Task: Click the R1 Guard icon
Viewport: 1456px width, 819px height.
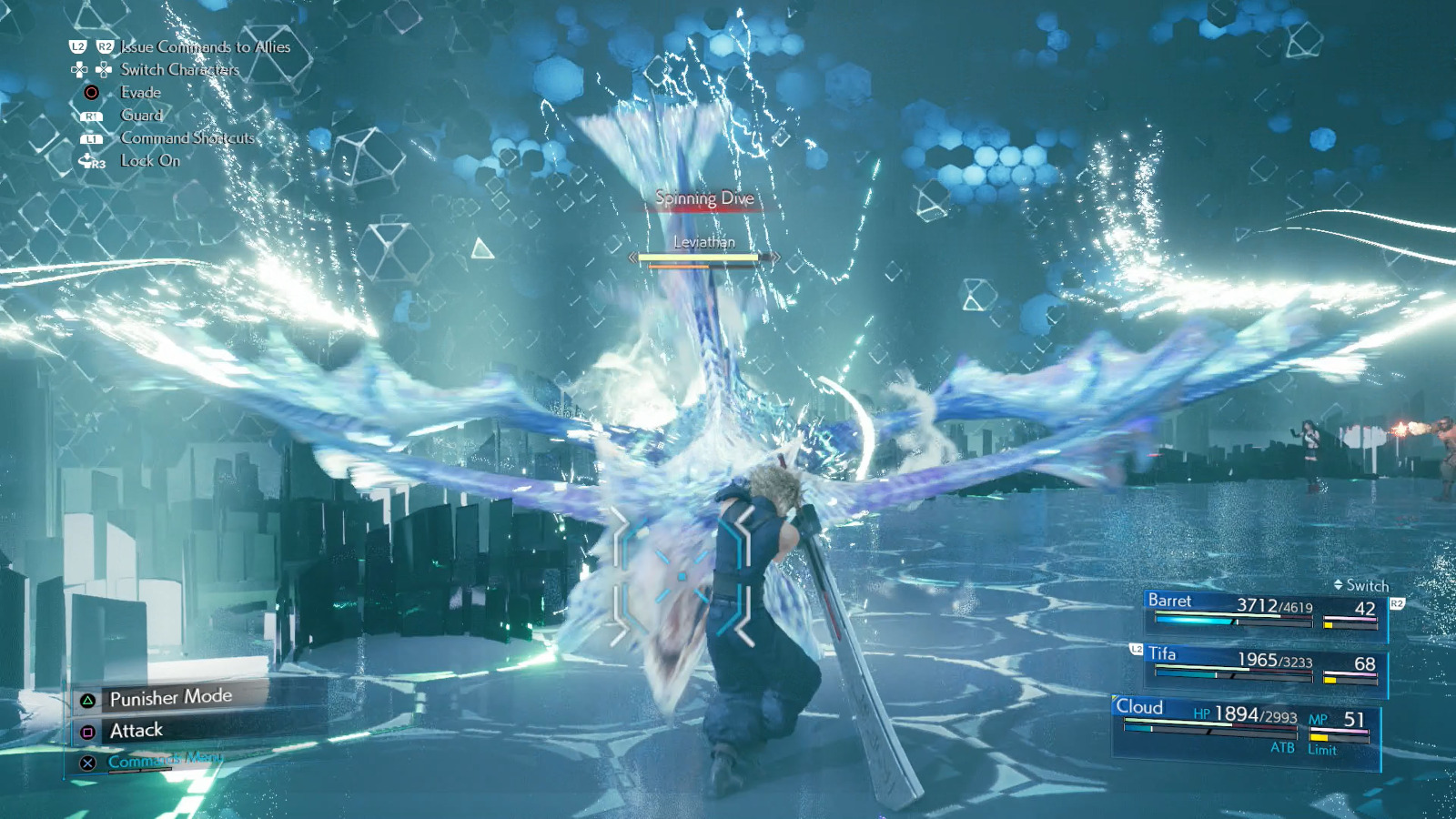Action: coord(90,116)
